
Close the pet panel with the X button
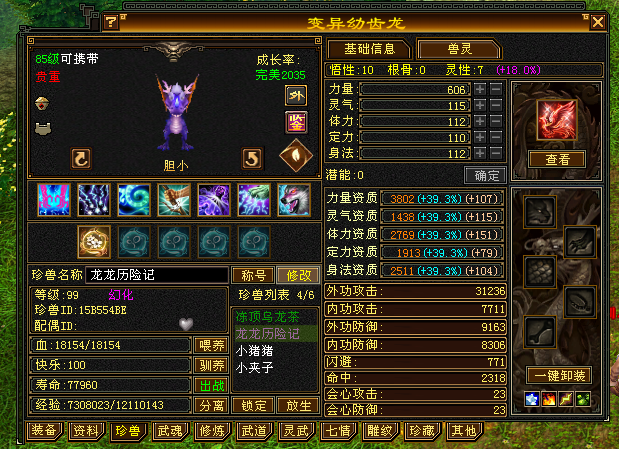tap(598, 21)
